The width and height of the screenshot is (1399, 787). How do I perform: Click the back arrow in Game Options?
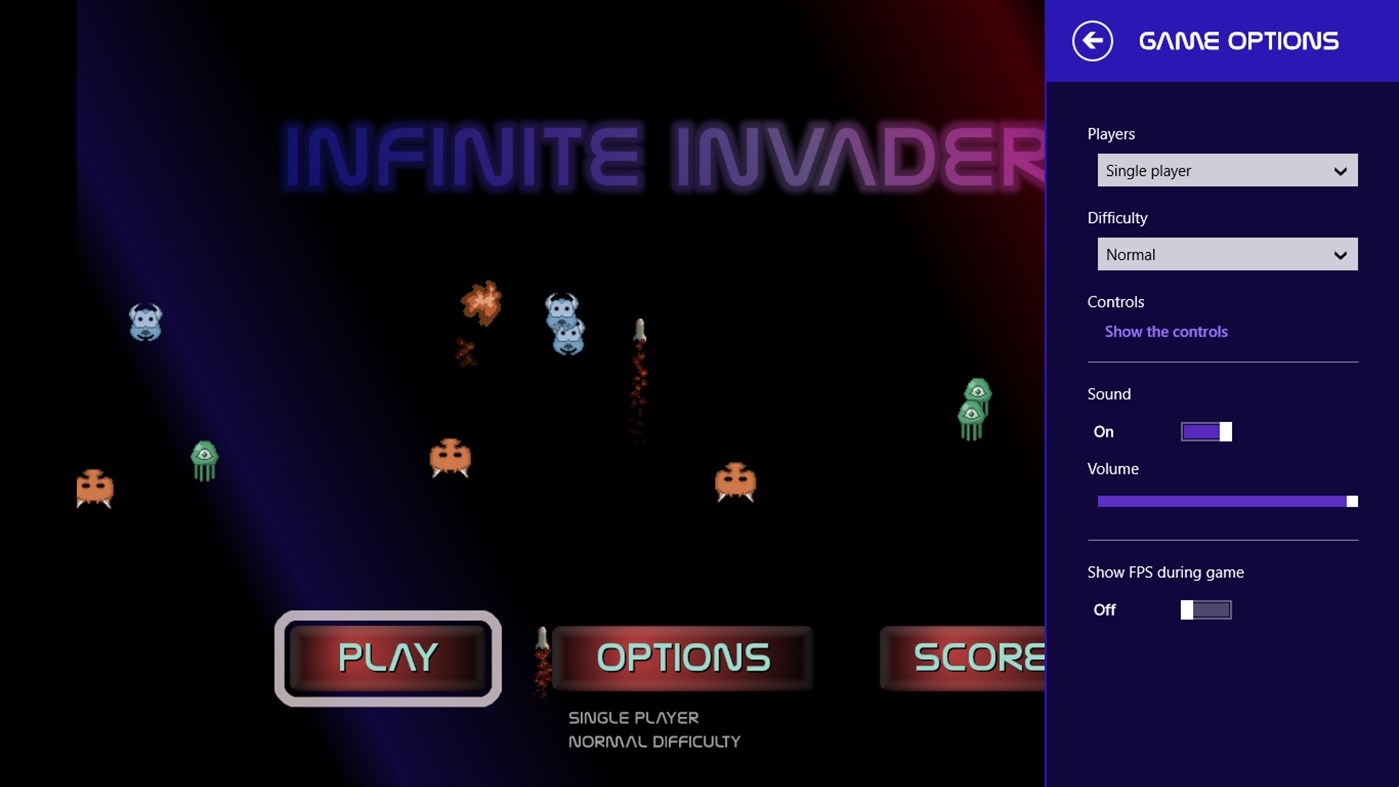pos(1092,41)
